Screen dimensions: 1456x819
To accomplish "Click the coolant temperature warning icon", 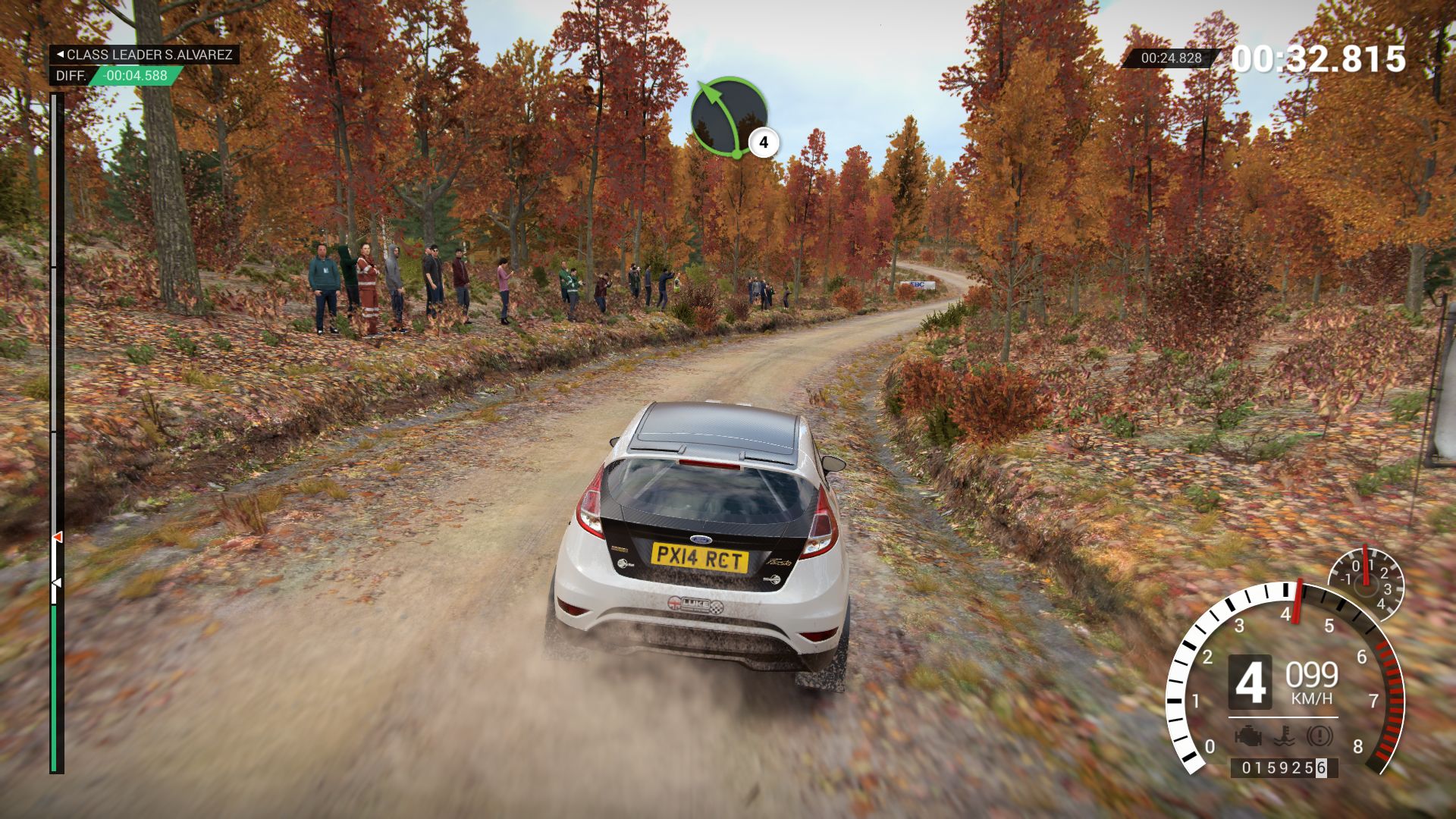I will [1283, 736].
